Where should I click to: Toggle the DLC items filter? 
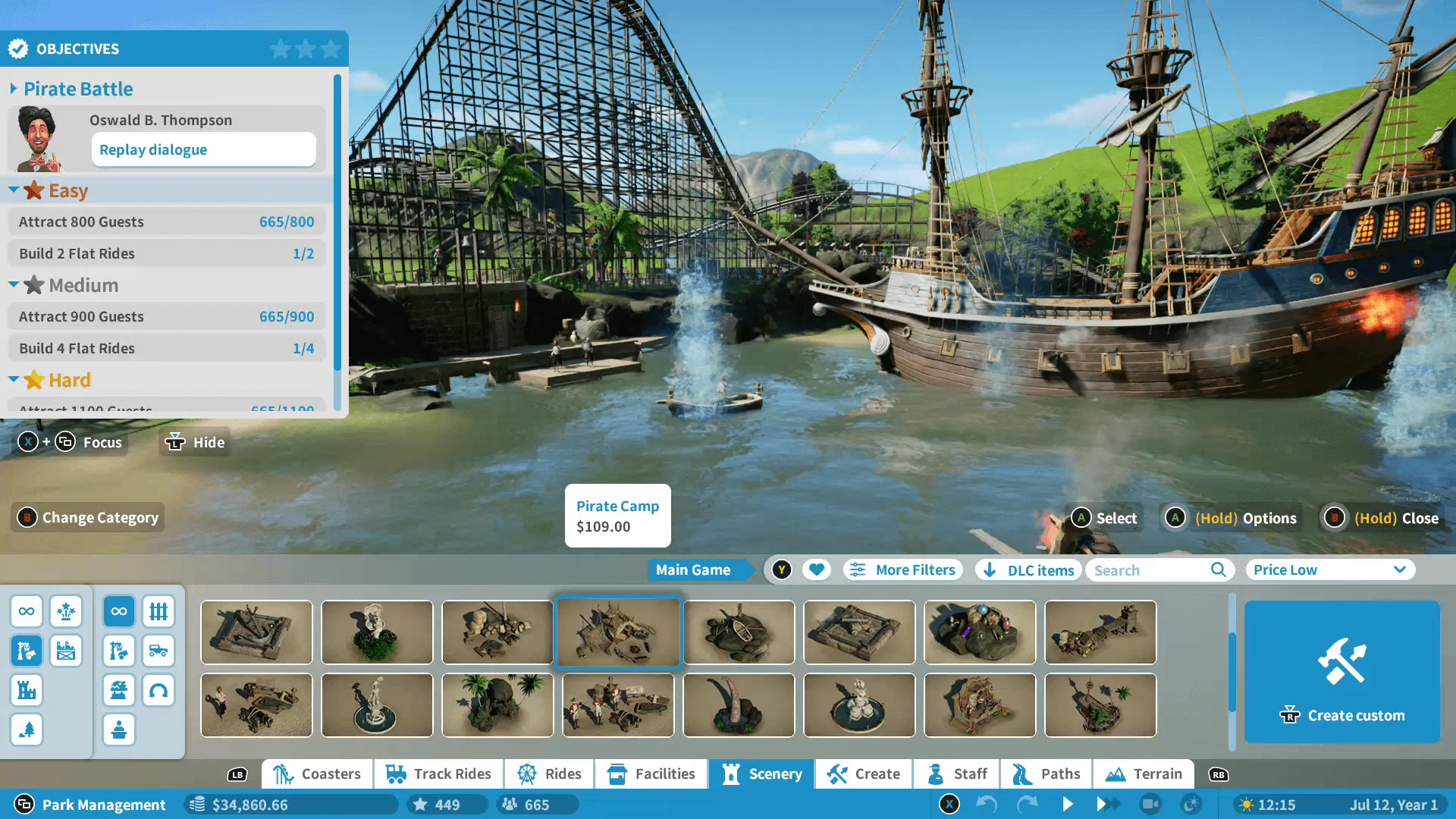point(1029,570)
